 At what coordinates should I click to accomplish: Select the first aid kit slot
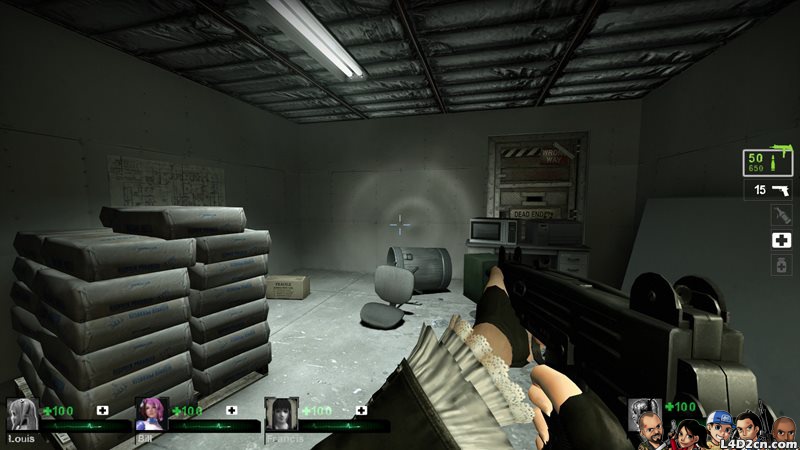[x=781, y=240]
